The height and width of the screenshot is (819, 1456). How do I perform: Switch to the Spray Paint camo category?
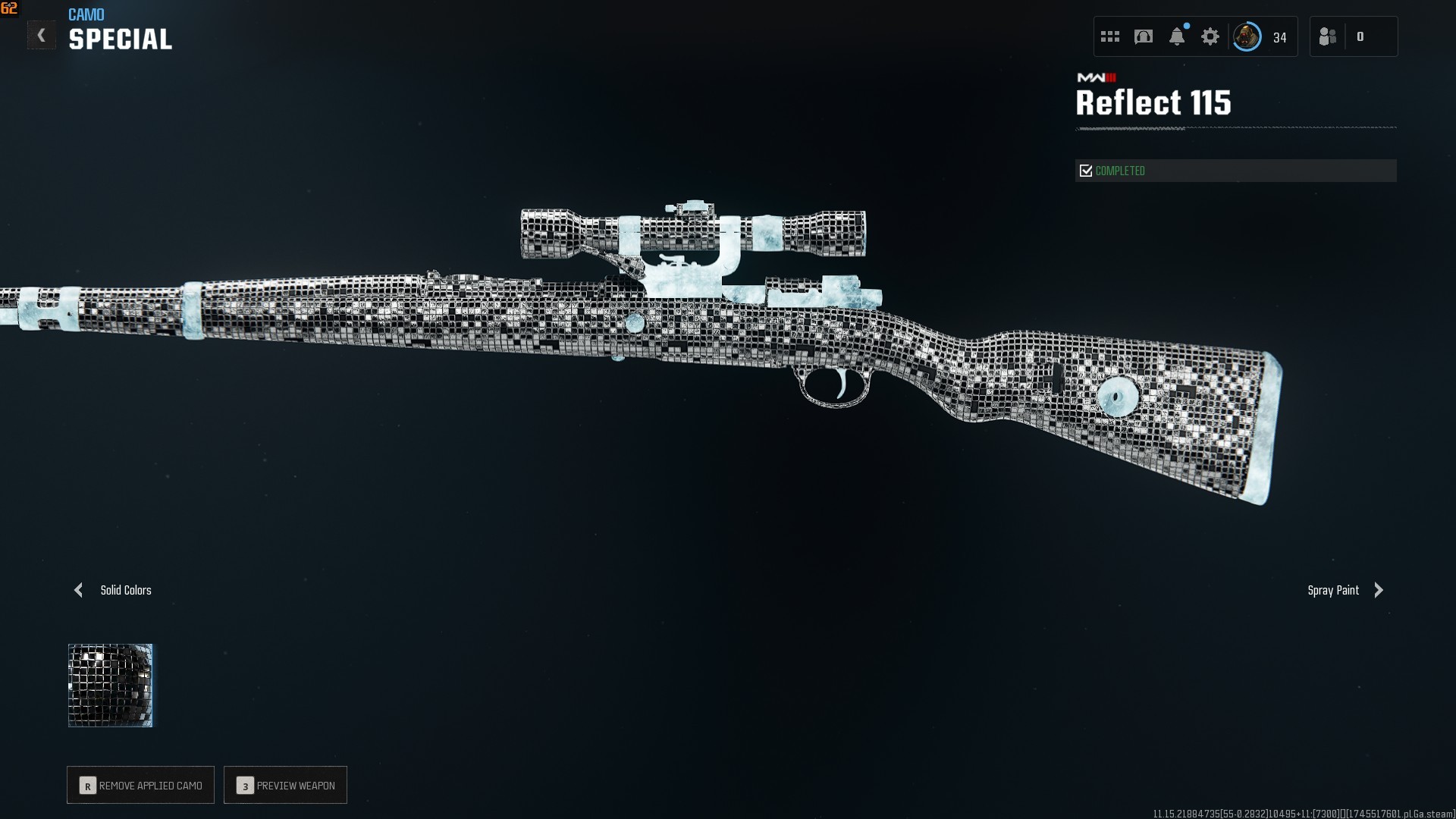pyautogui.click(x=1345, y=590)
